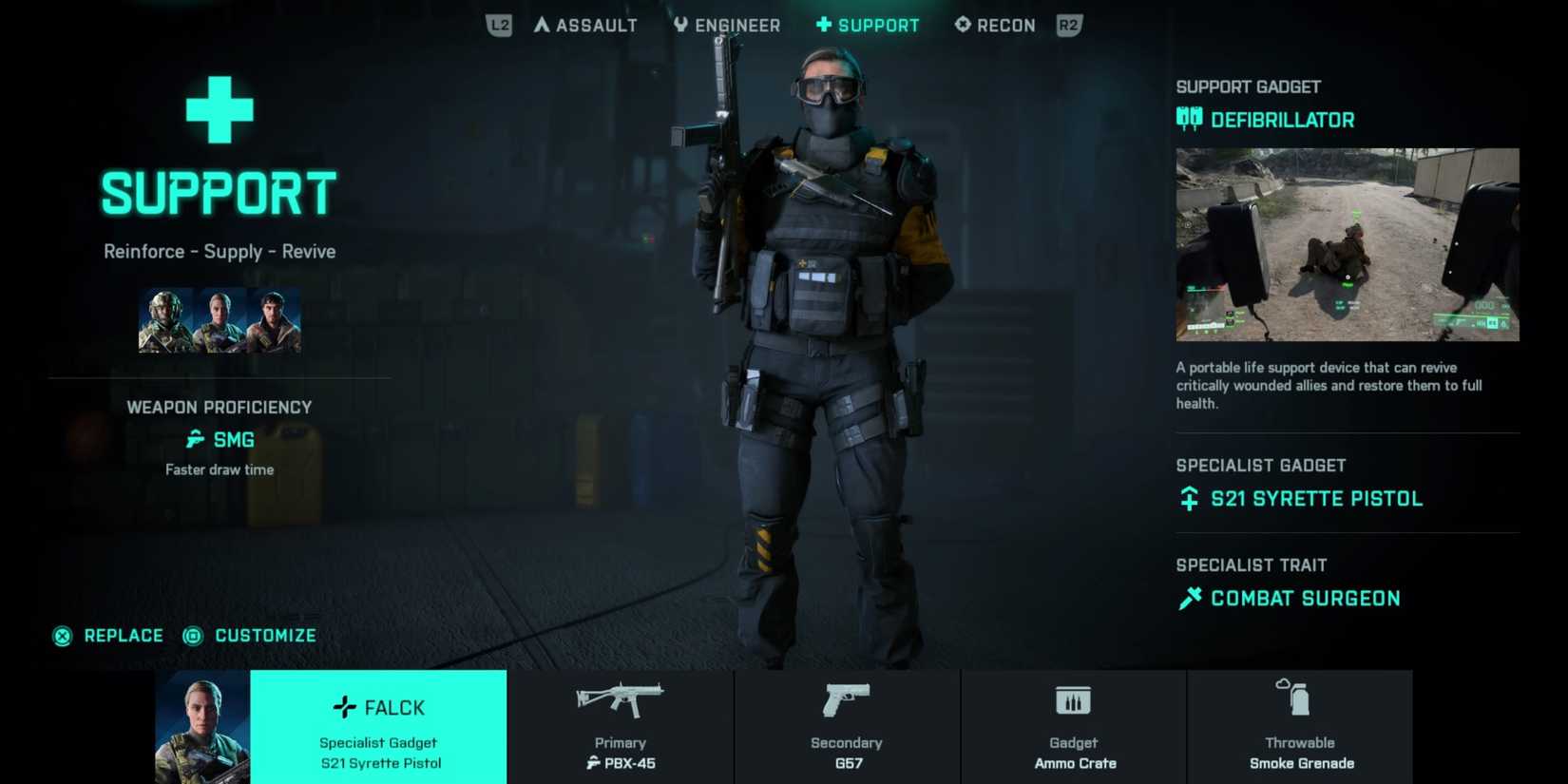This screenshot has width=1568, height=784.
Task: Click the Replace button
Action: coord(110,636)
